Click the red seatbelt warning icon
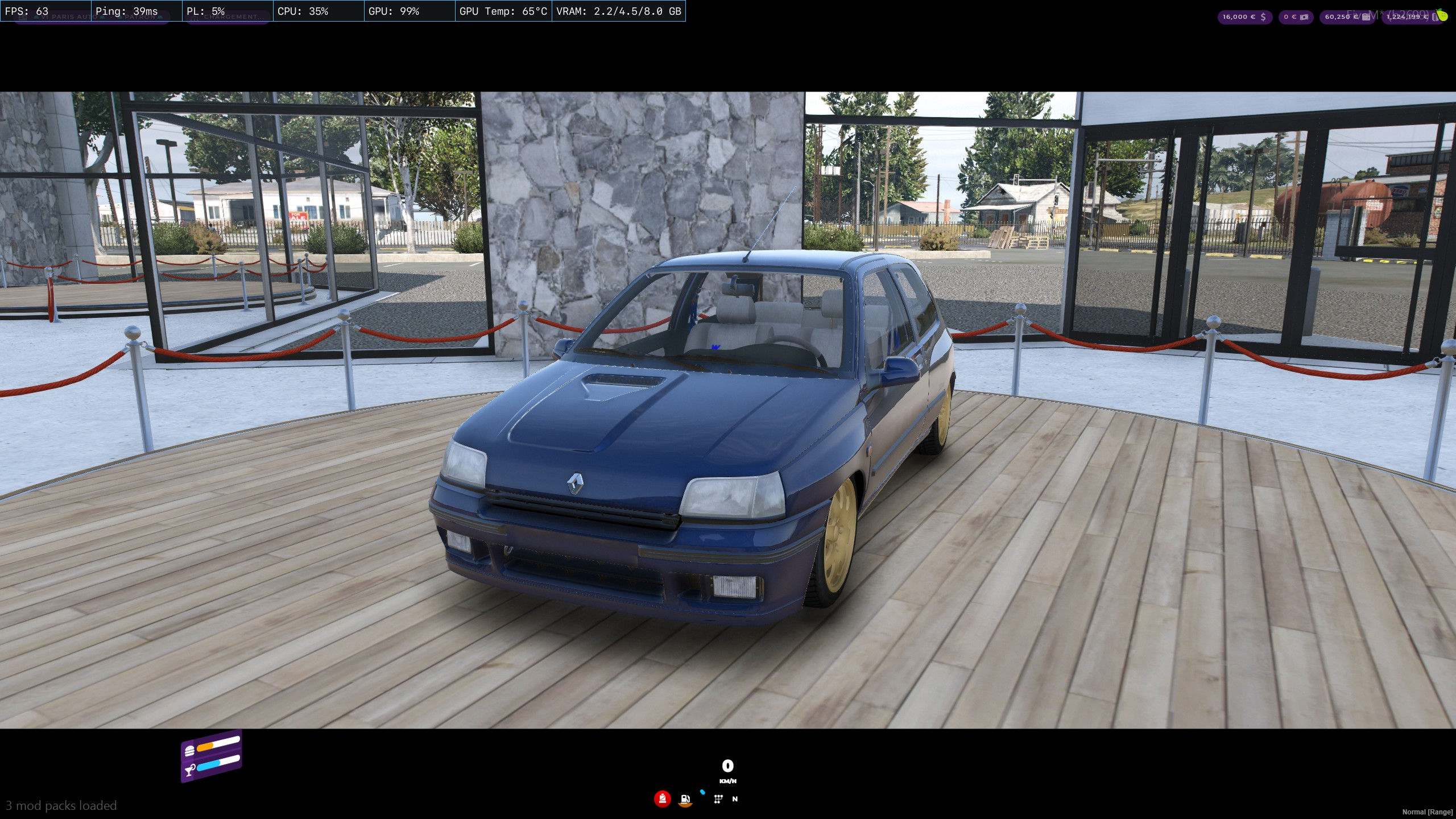1456x819 pixels. [x=663, y=798]
